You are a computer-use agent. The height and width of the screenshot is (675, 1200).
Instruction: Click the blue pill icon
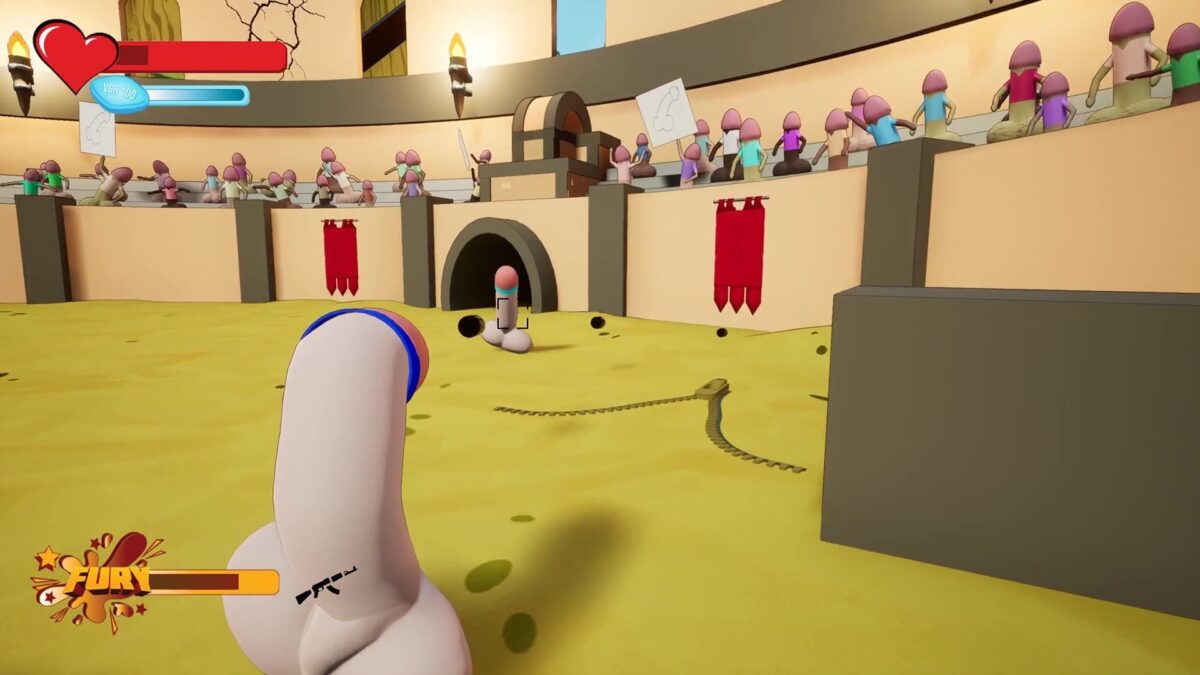[120, 95]
